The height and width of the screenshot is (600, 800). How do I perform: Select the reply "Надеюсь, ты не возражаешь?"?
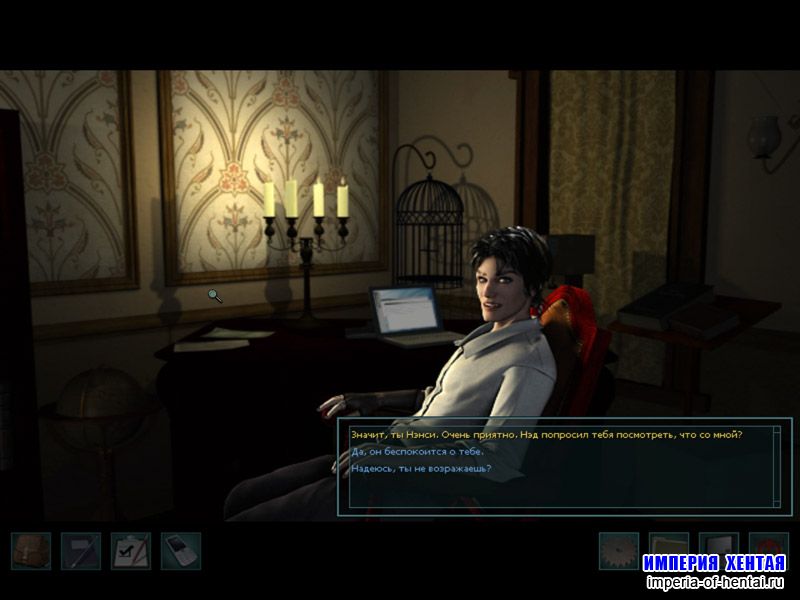pyautogui.click(x=421, y=468)
